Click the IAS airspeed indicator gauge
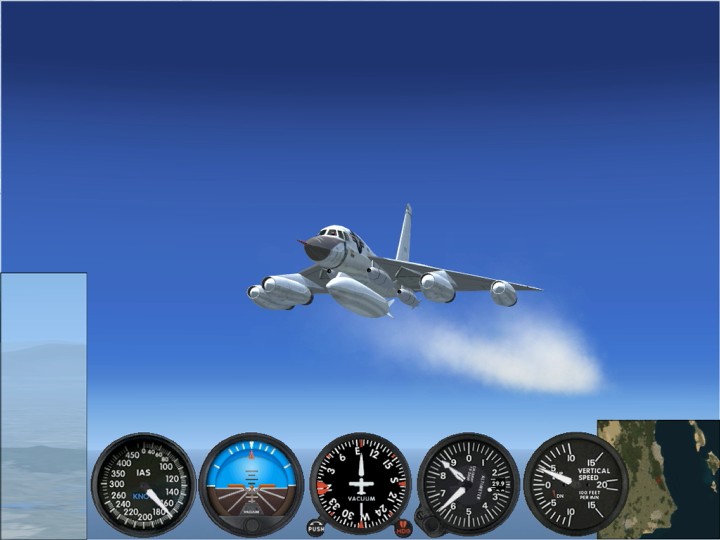The height and width of the screenshot is (540, 720). click(144, 484)
